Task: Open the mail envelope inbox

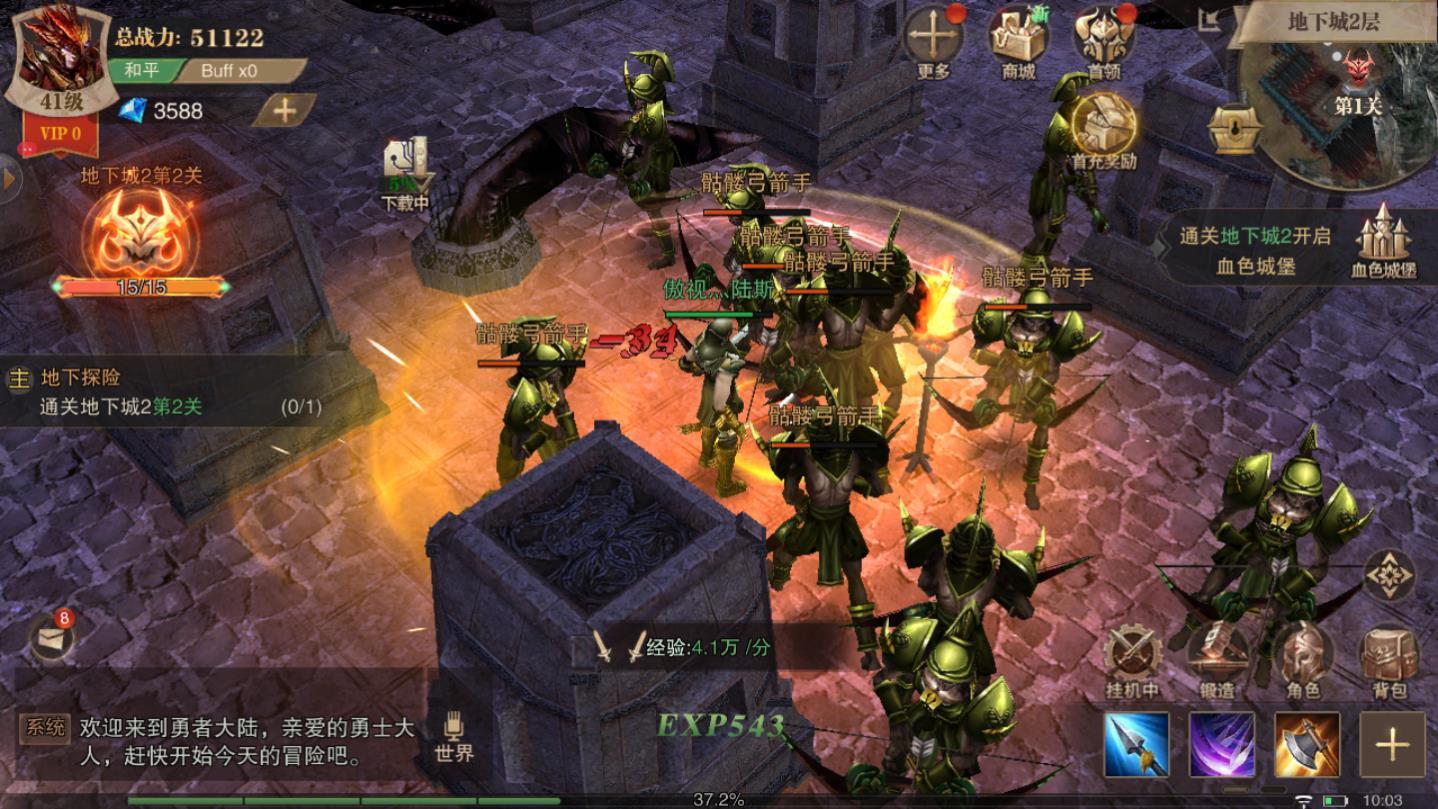Action: click(51, 637)
